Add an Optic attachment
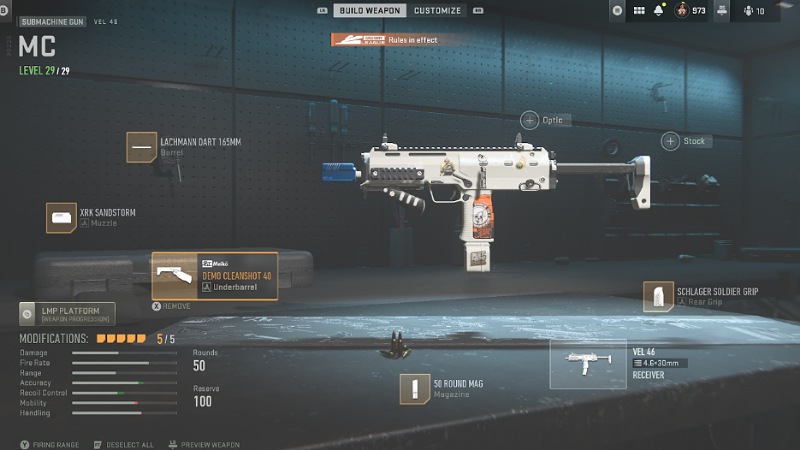The image size is (800, 450). tap(530, 120)
